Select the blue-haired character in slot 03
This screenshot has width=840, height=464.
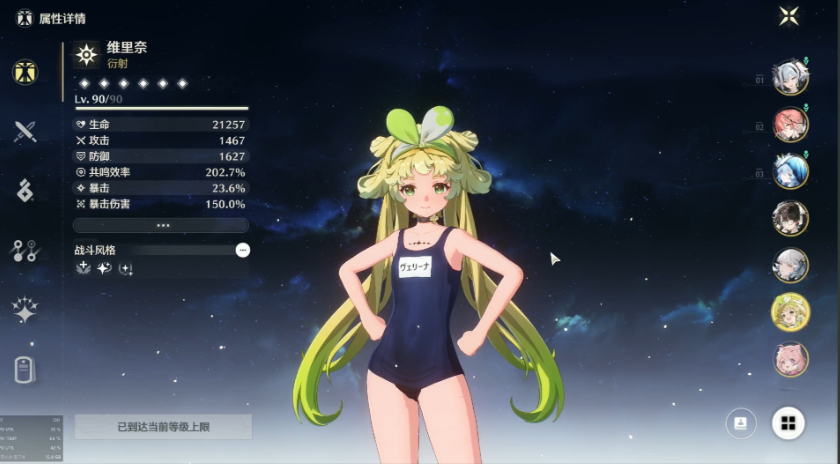click(790, 171)
